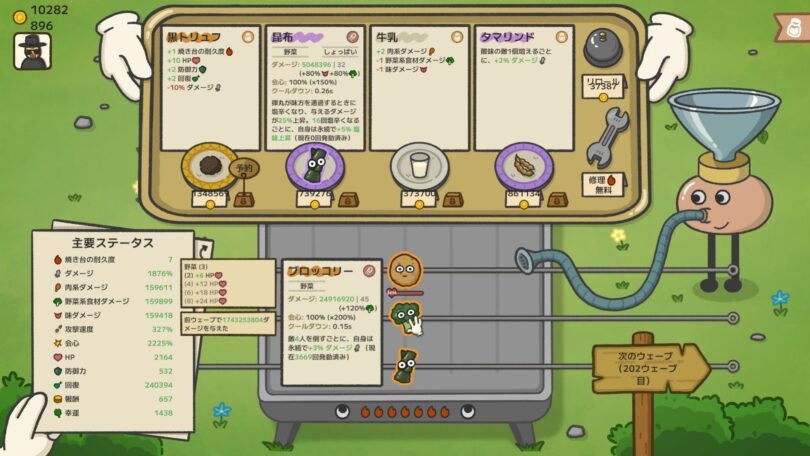This screenshot has height=456, width=810.
Task: Buy the kombu item on the purple plate
Action: [x=313, y=165]
